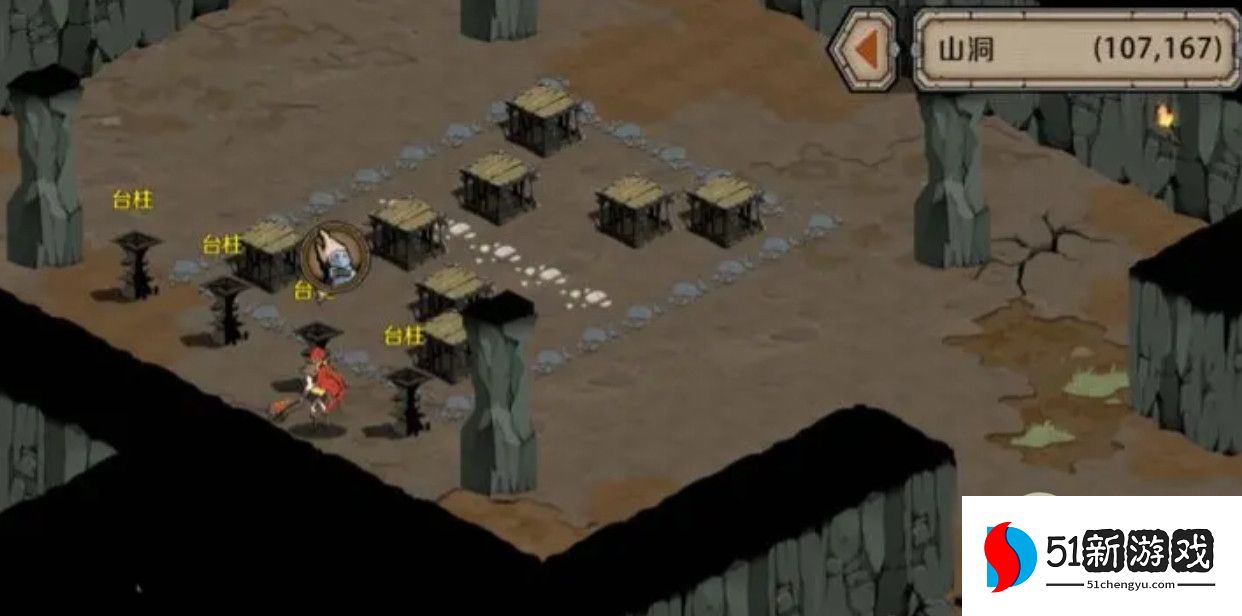This screenshot has width=1242, height=616.
Task: Tap the circular interaction bubble icon
Action: click(x=334, y=255)
